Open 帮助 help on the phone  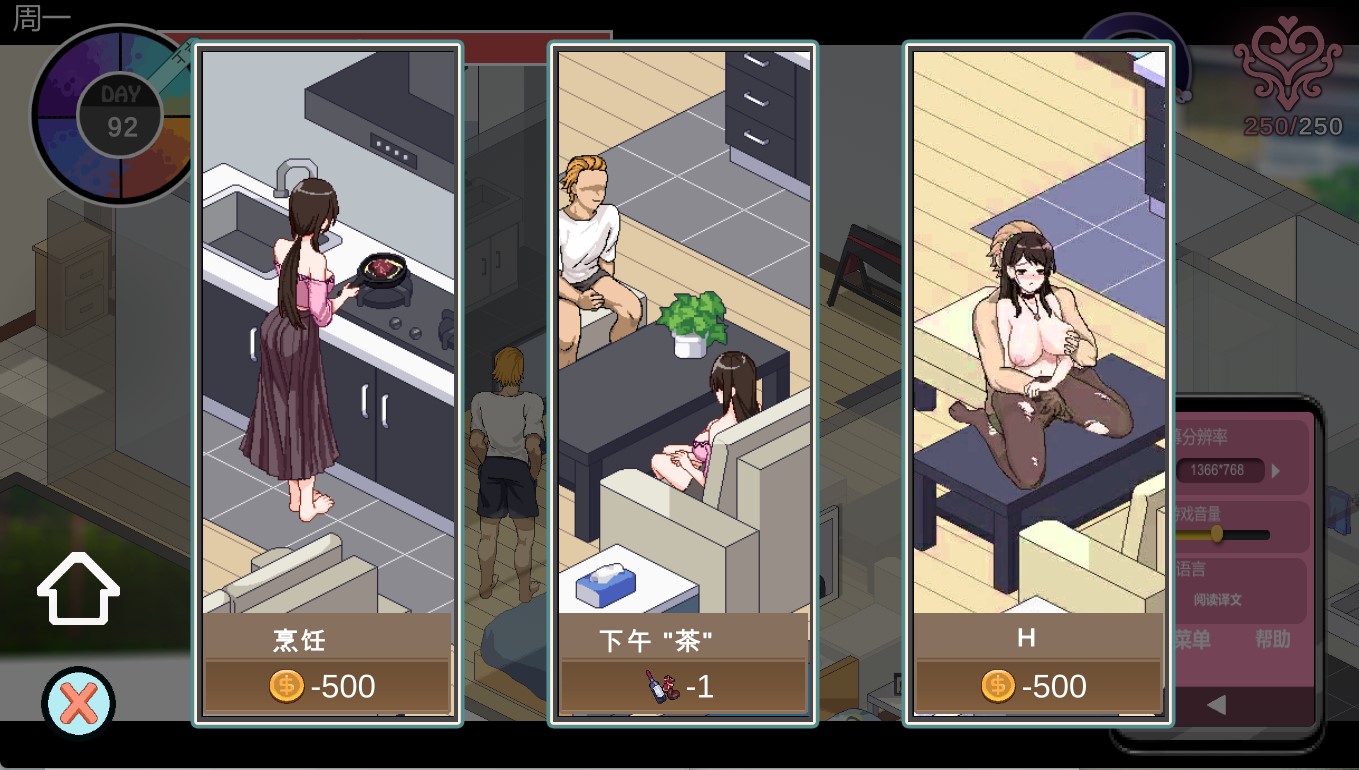point(1272,640)
